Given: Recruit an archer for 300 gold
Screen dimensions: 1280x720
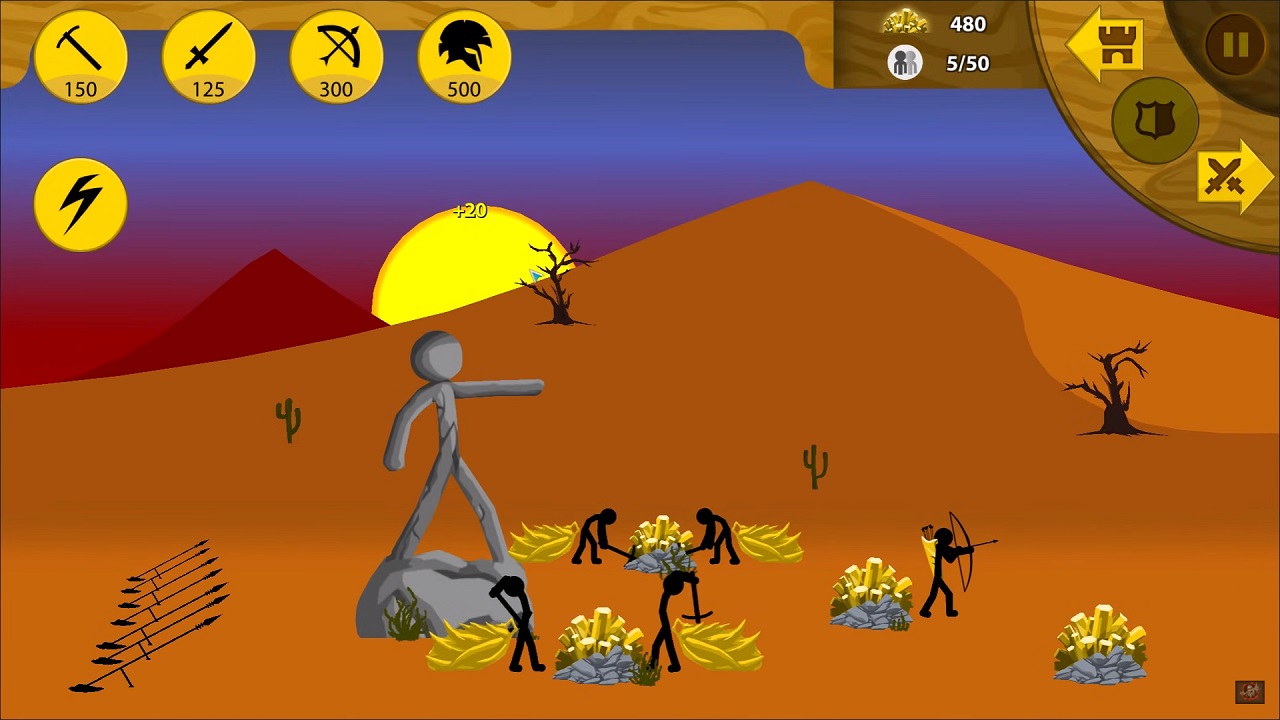Looking at the screenshot, I should pyautogui.click(x=336, y=57).
